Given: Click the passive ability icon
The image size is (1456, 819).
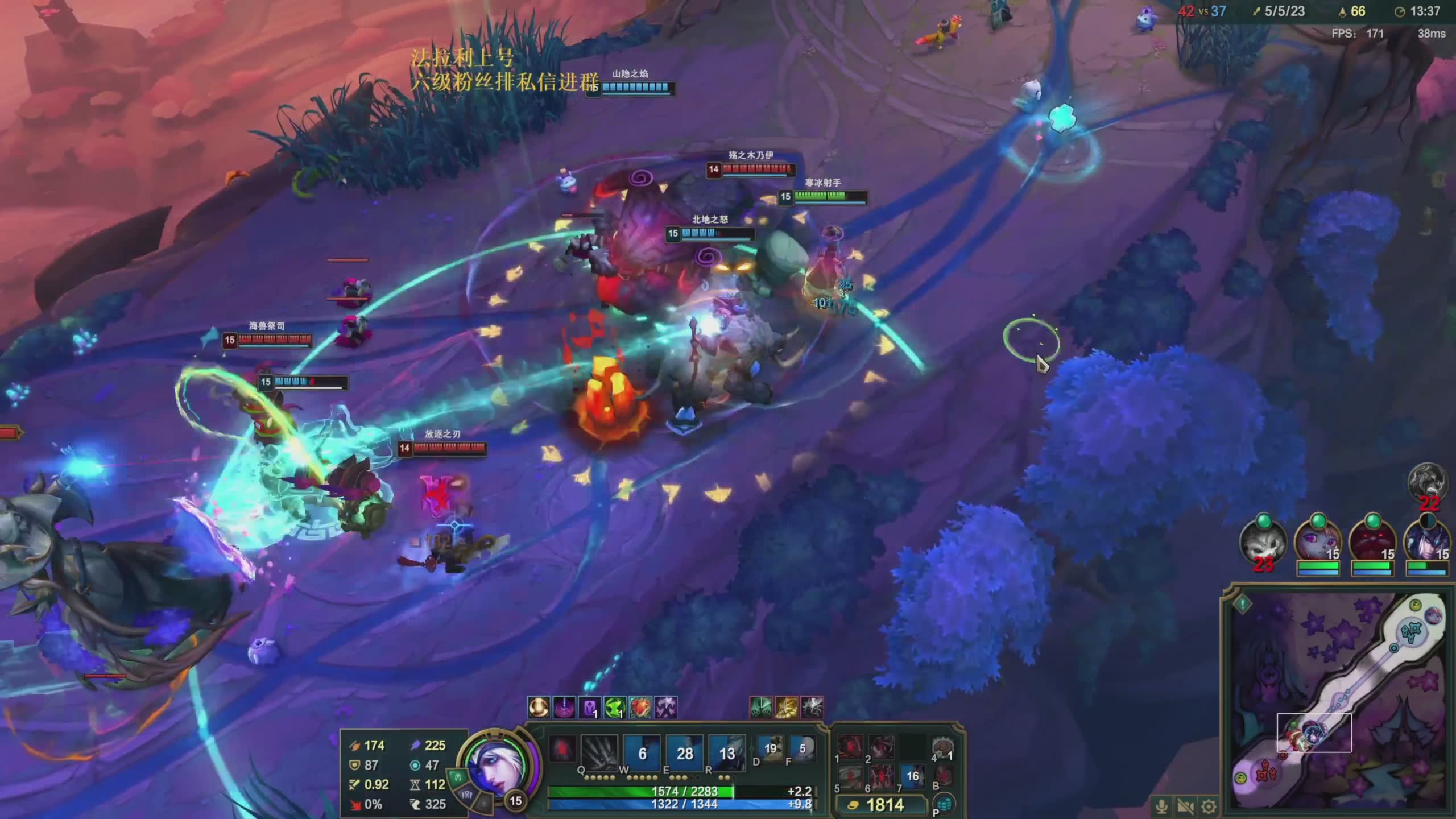Looking at the screenshot, I should coord(562,748).
